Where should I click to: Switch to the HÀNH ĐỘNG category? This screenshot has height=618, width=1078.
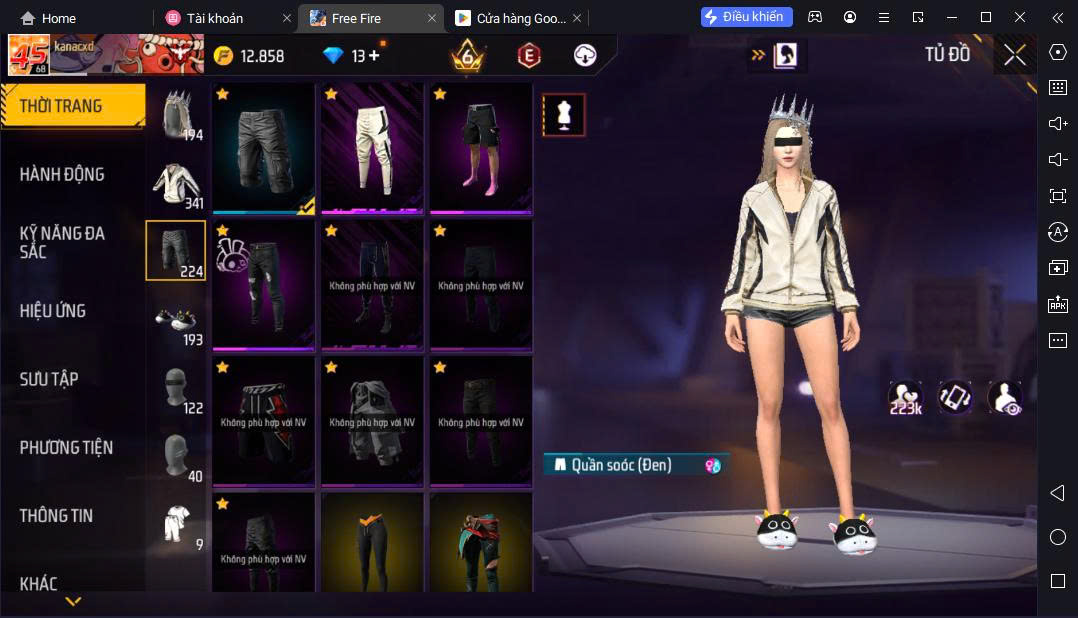(x=62, y=174)
